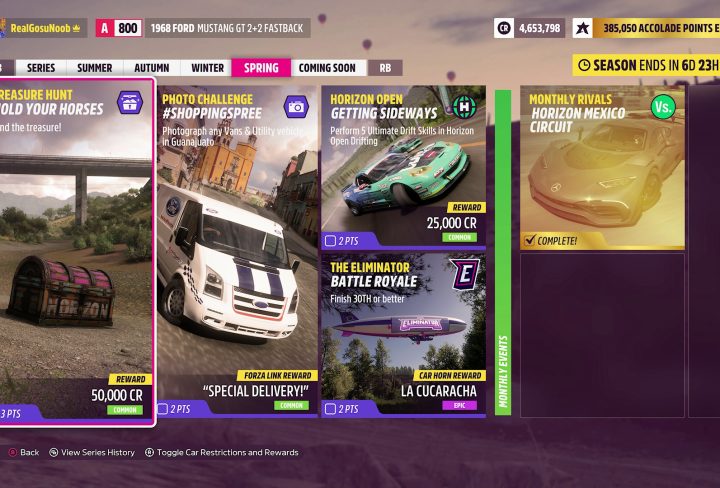The width and height of the screenshot is (720, 488).
Task: Open the Summer season tab
Action: point(95,68)
